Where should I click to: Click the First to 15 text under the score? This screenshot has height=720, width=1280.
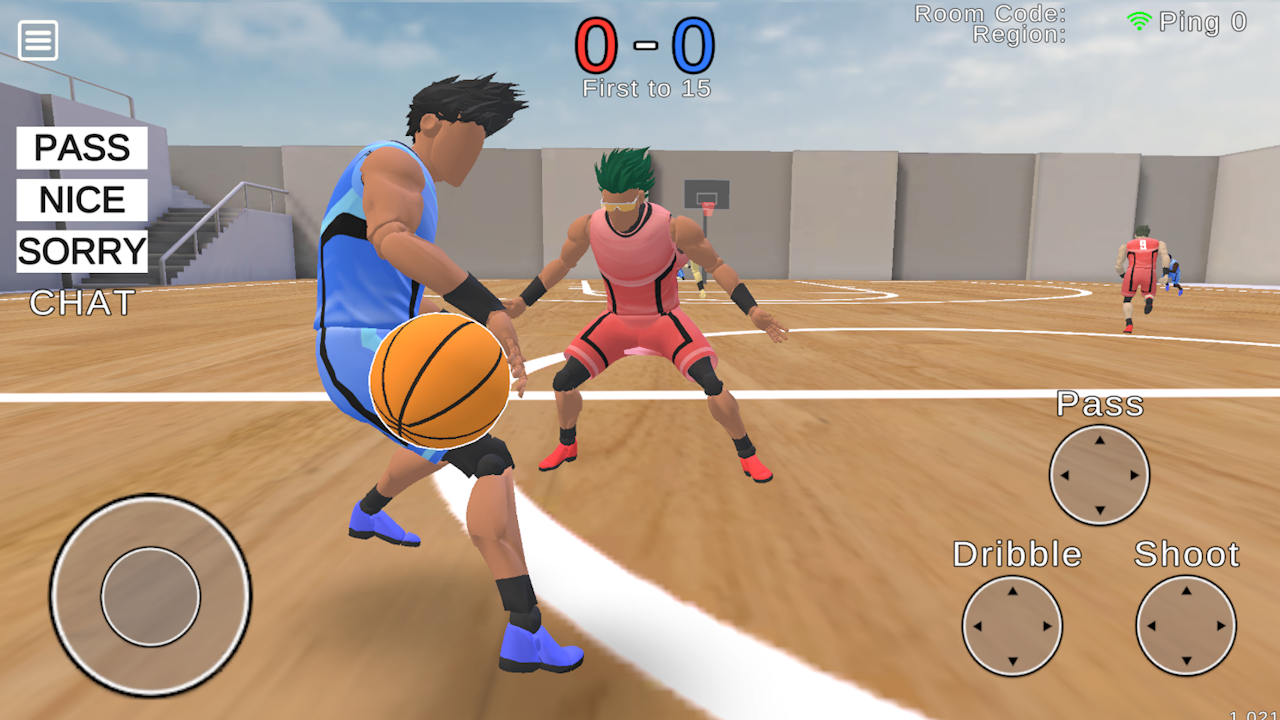tap(647, 88)
